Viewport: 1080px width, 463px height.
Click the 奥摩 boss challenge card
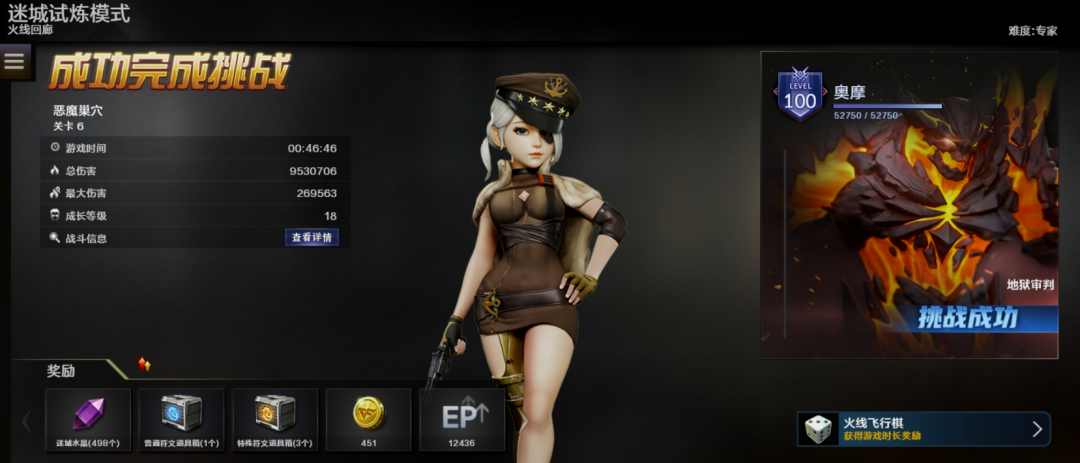pos(909,205)
